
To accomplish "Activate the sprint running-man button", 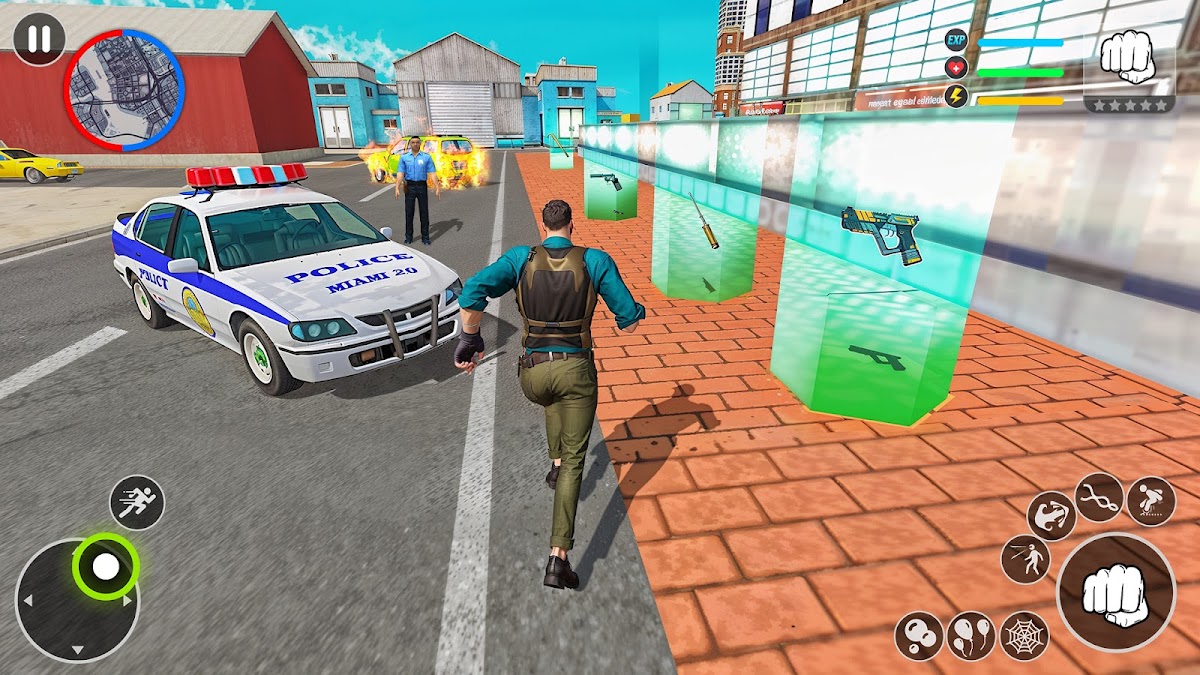I will pos(137,502).
